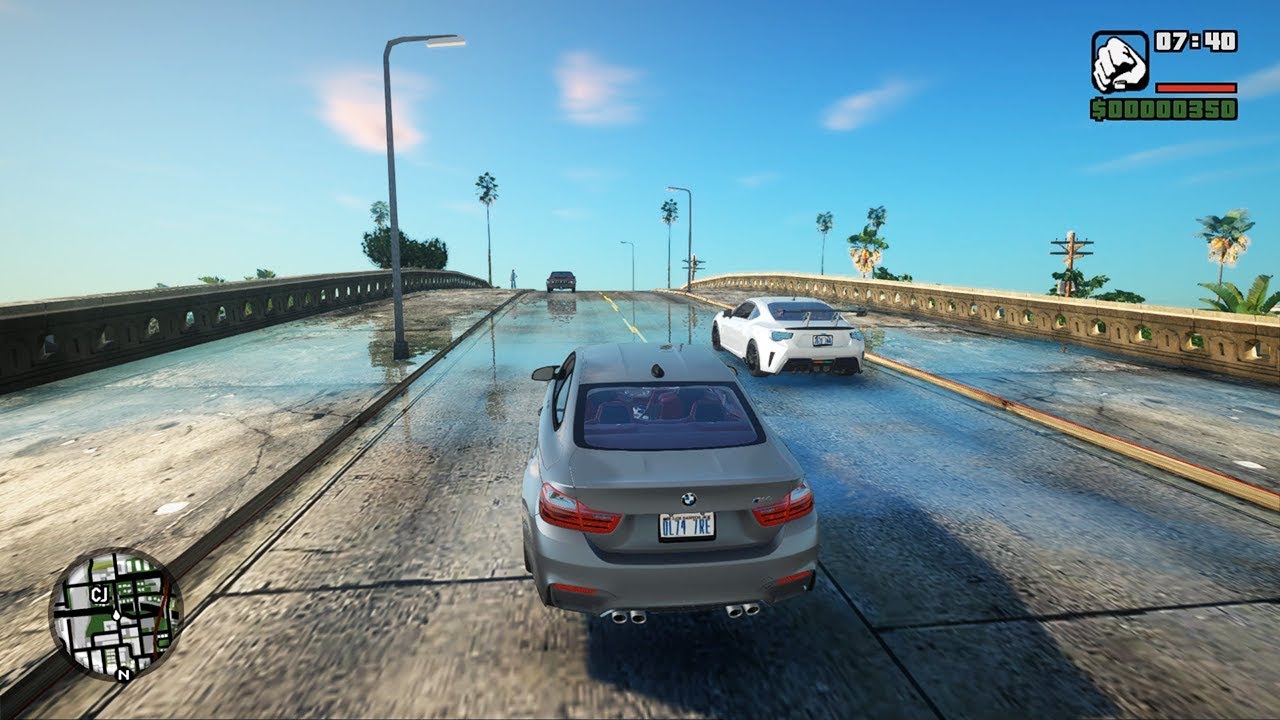Click the CJ marker label on the minimap
Image resolution: width=1280 pixels, height=720 pixels.
pyautogui.click(x=100, y=594)
